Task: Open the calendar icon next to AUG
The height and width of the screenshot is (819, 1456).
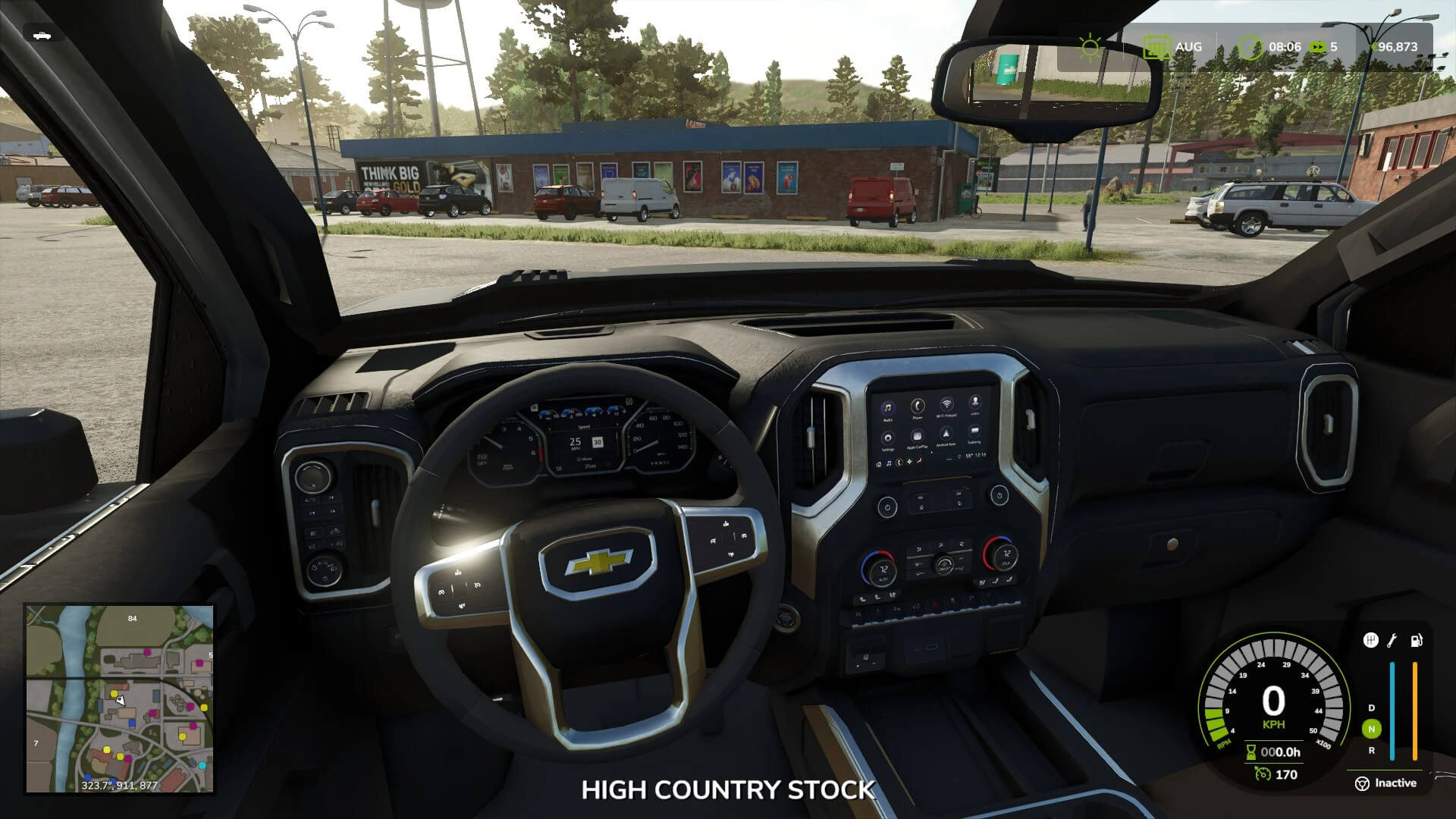Action: [x=1156, y=47]
